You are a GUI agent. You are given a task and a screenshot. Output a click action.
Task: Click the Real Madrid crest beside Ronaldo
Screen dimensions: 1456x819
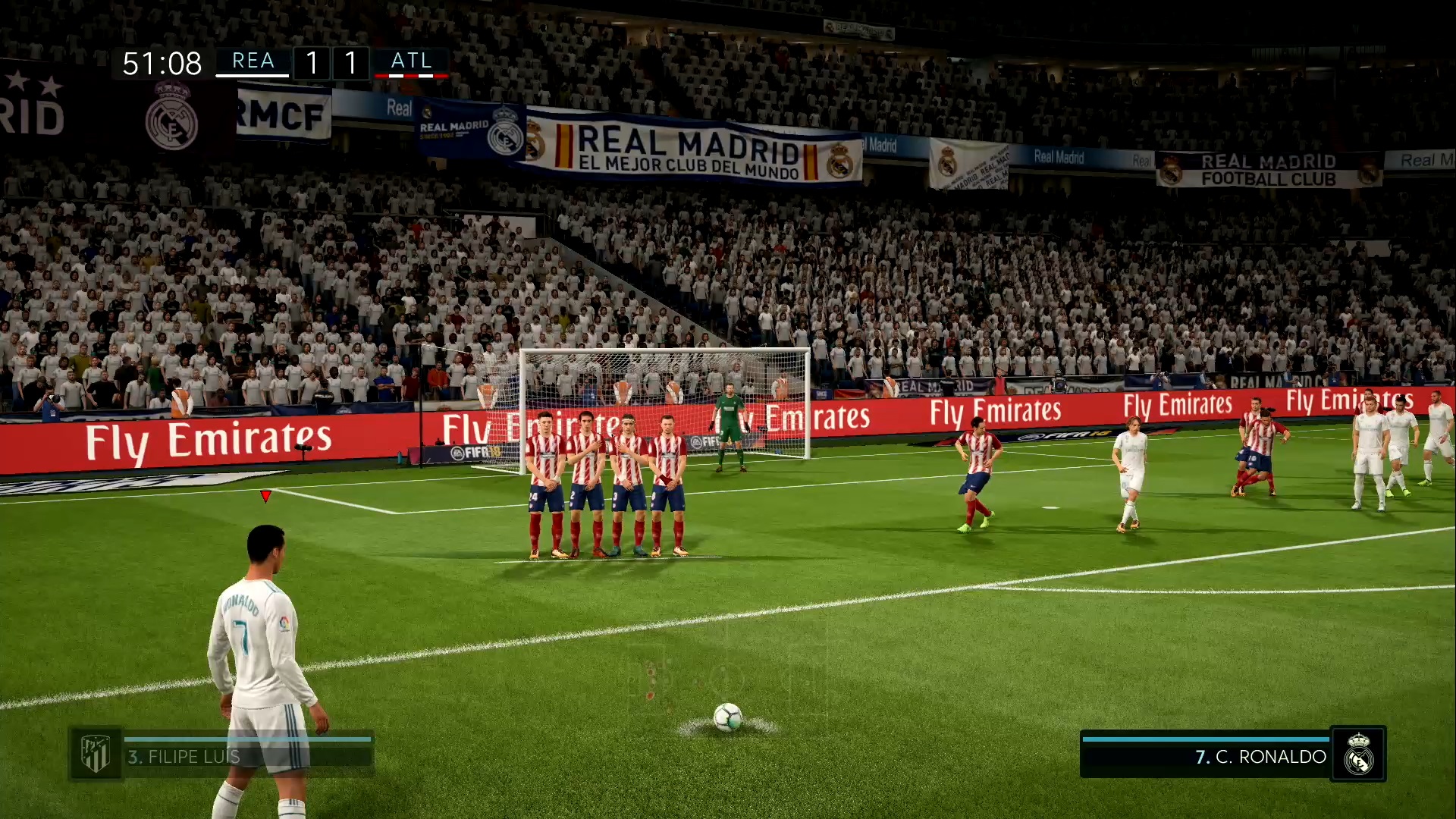[1358, 754]
